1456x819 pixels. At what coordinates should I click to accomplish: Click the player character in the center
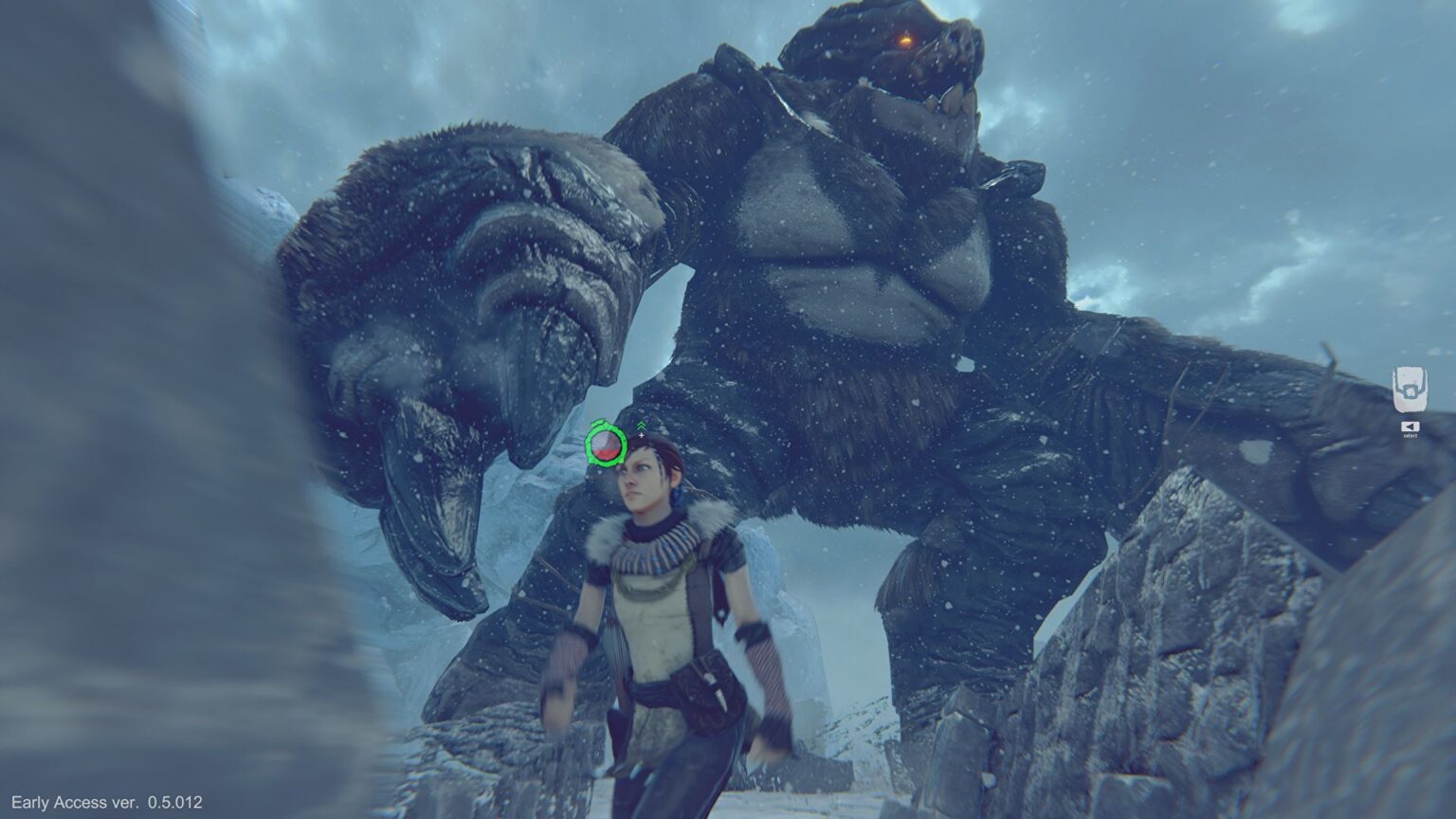click(x=664, y=588)
